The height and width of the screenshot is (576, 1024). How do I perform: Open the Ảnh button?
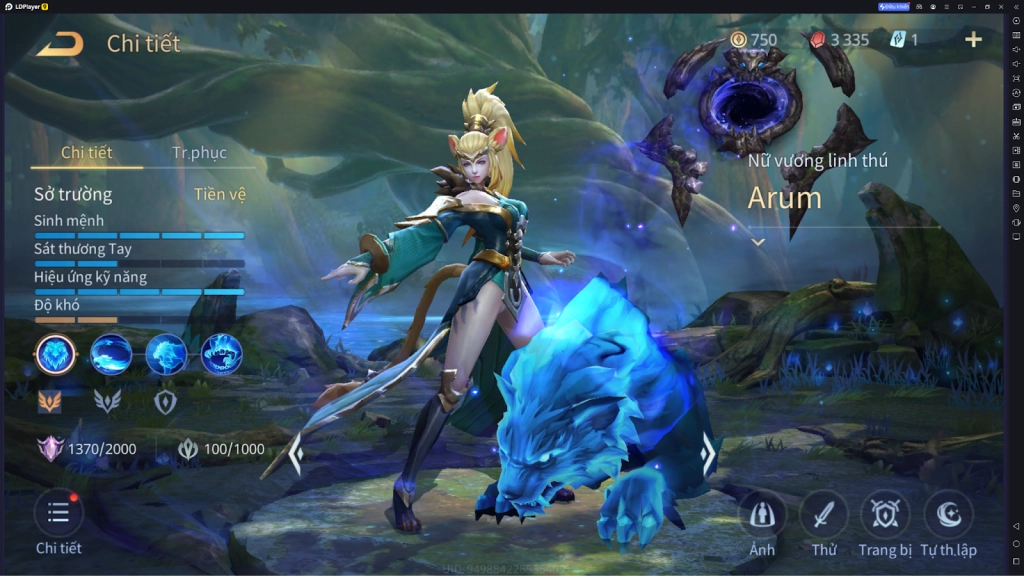tap(762, 514)
